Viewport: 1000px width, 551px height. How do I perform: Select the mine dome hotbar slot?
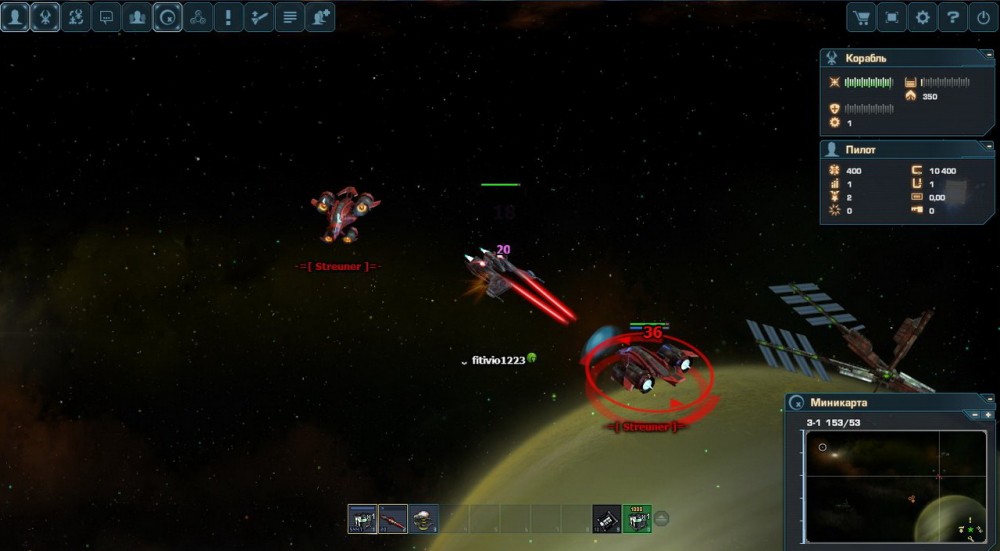pos(424,519)
